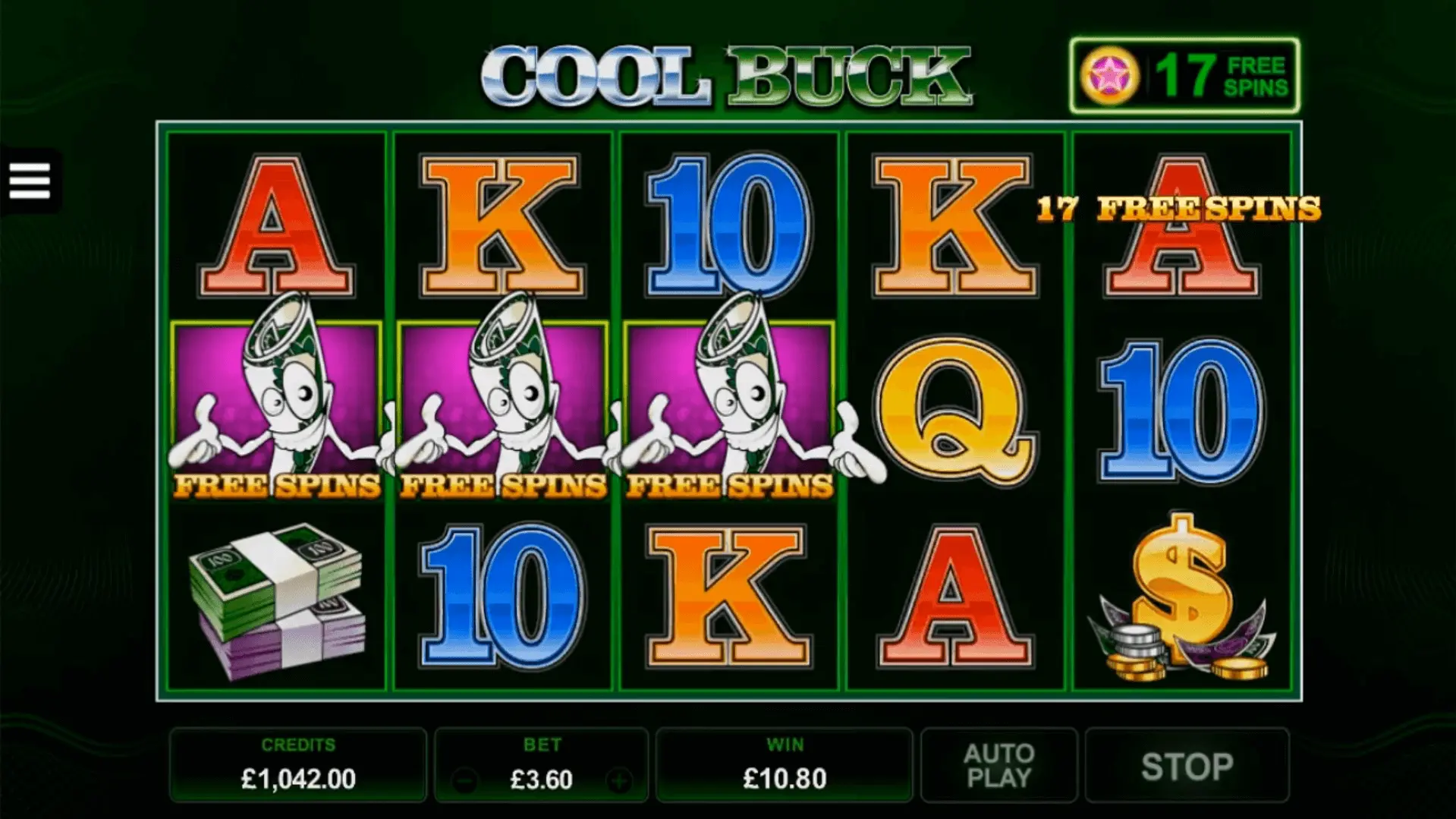Activate Auto Play
Image resolution: width=1456 pixels, height=819 pixels.
[998, 766]
